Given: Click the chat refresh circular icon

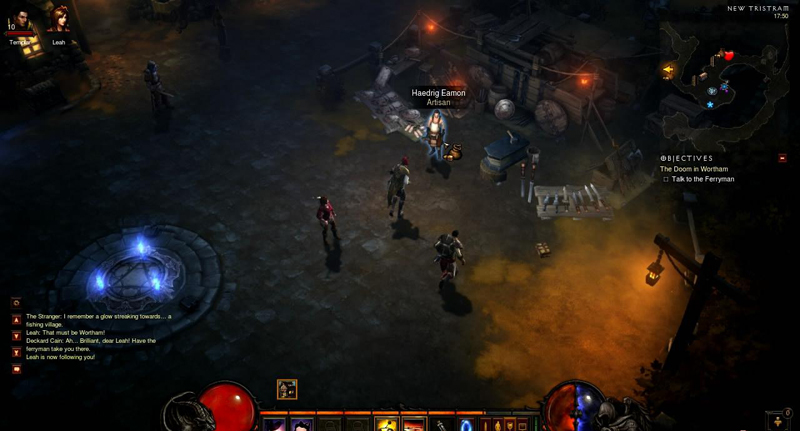Looking at the screenshot, I should click(17, 302).
